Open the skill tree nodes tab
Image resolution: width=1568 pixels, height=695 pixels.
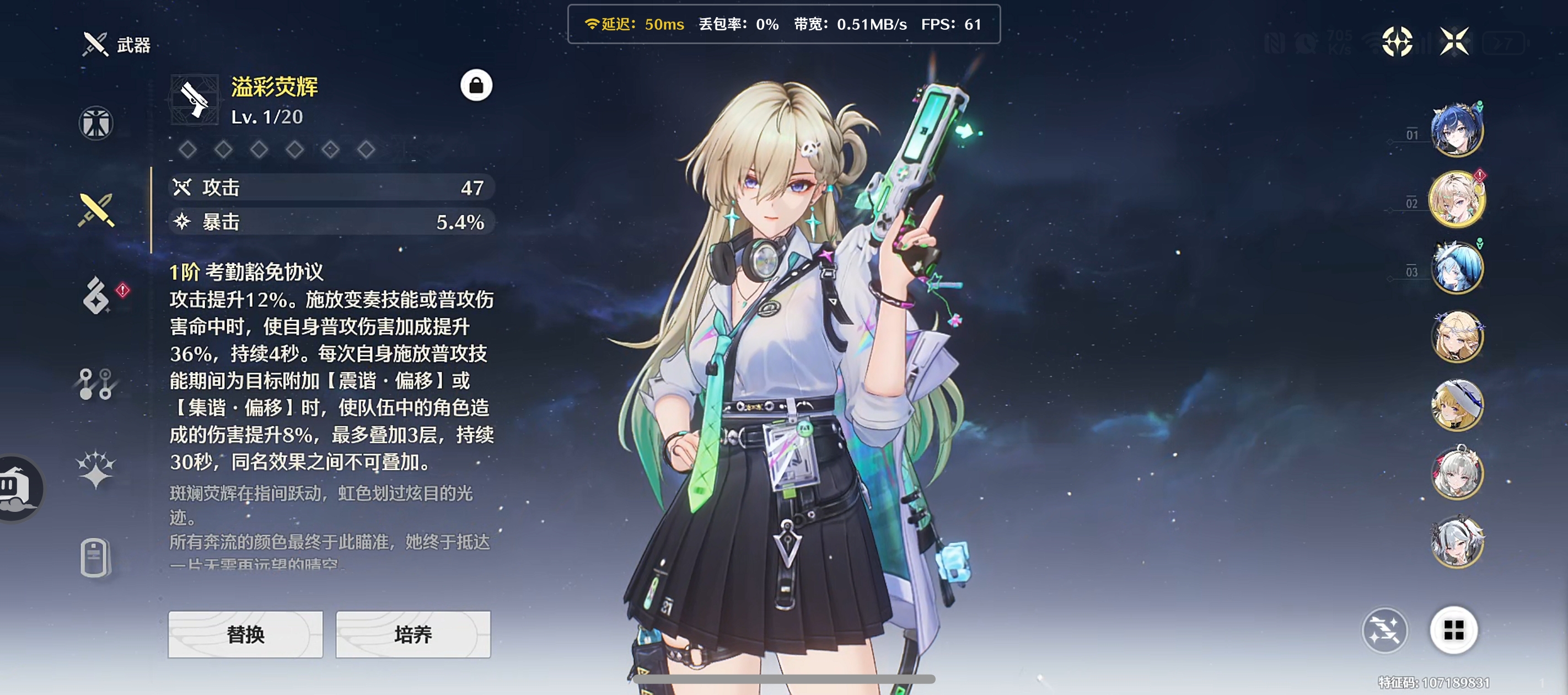(95, 384)
